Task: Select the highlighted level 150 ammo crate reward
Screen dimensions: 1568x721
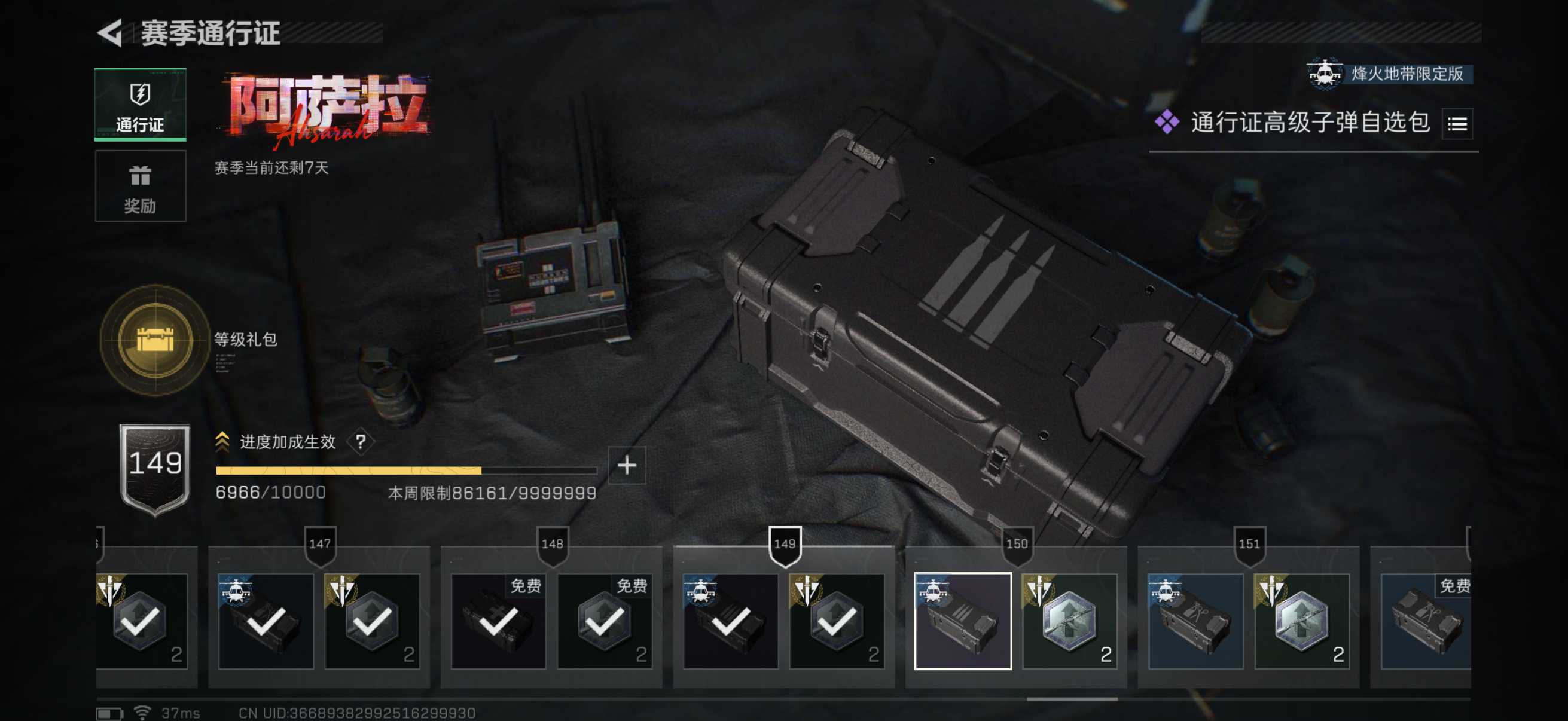Action: pos(962,621)
